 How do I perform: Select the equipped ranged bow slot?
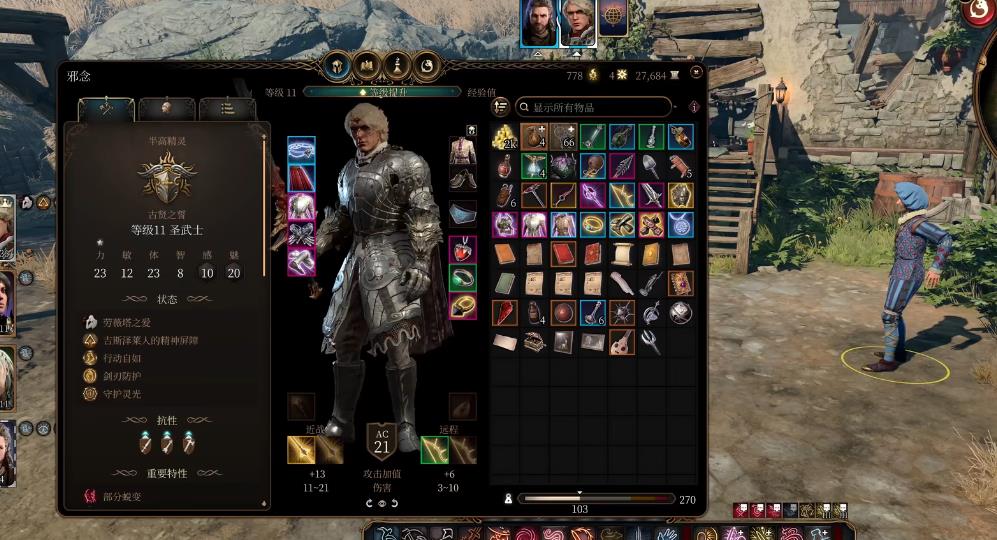point(434,450)
